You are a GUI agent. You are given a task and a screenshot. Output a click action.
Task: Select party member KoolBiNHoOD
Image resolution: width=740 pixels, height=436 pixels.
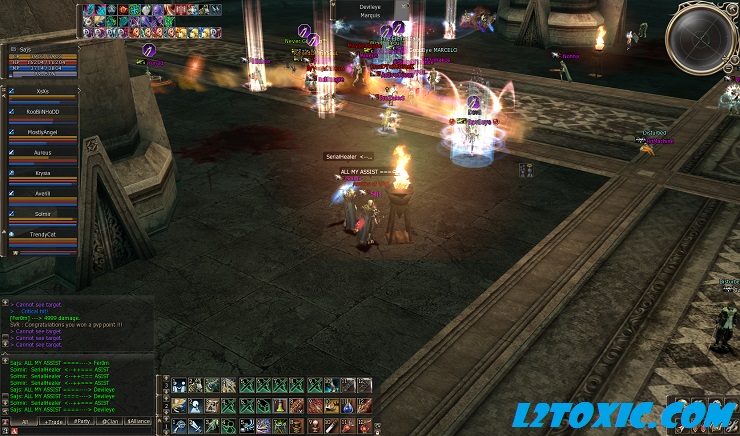(42, 111)
